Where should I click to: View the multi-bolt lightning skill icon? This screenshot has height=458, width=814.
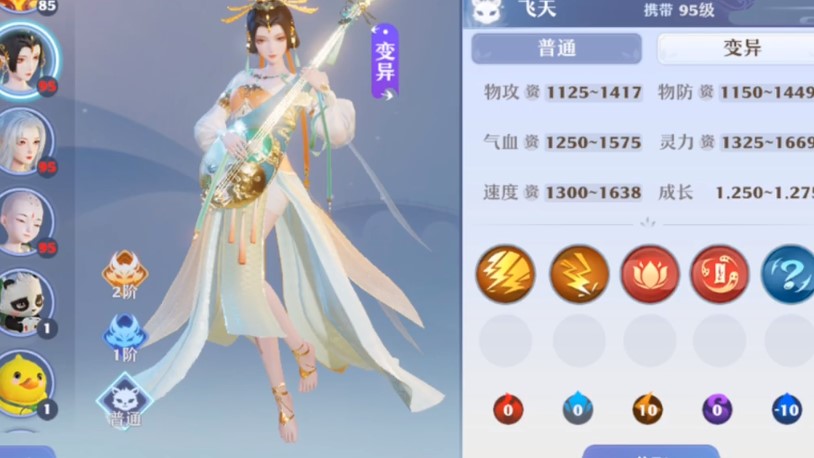[506, 274]
